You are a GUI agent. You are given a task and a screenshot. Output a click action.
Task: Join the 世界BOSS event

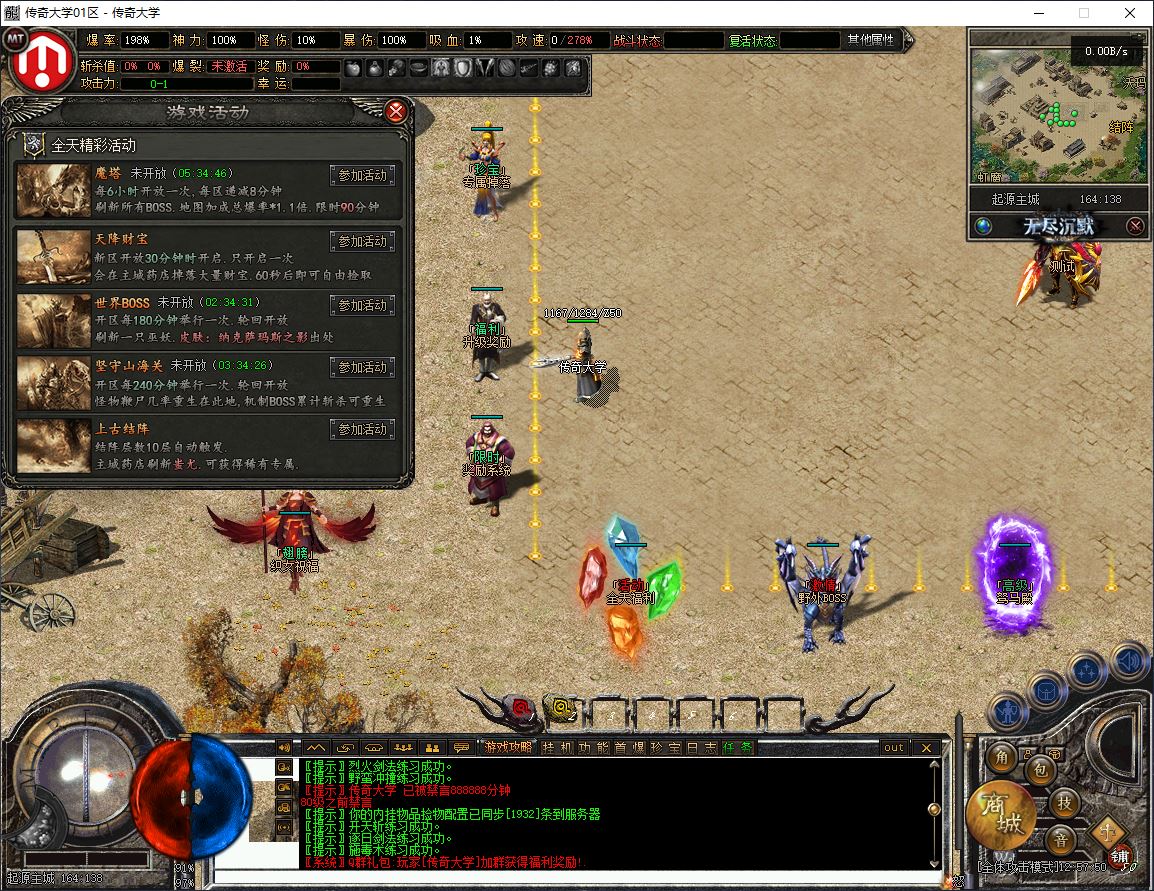(361, 305)
